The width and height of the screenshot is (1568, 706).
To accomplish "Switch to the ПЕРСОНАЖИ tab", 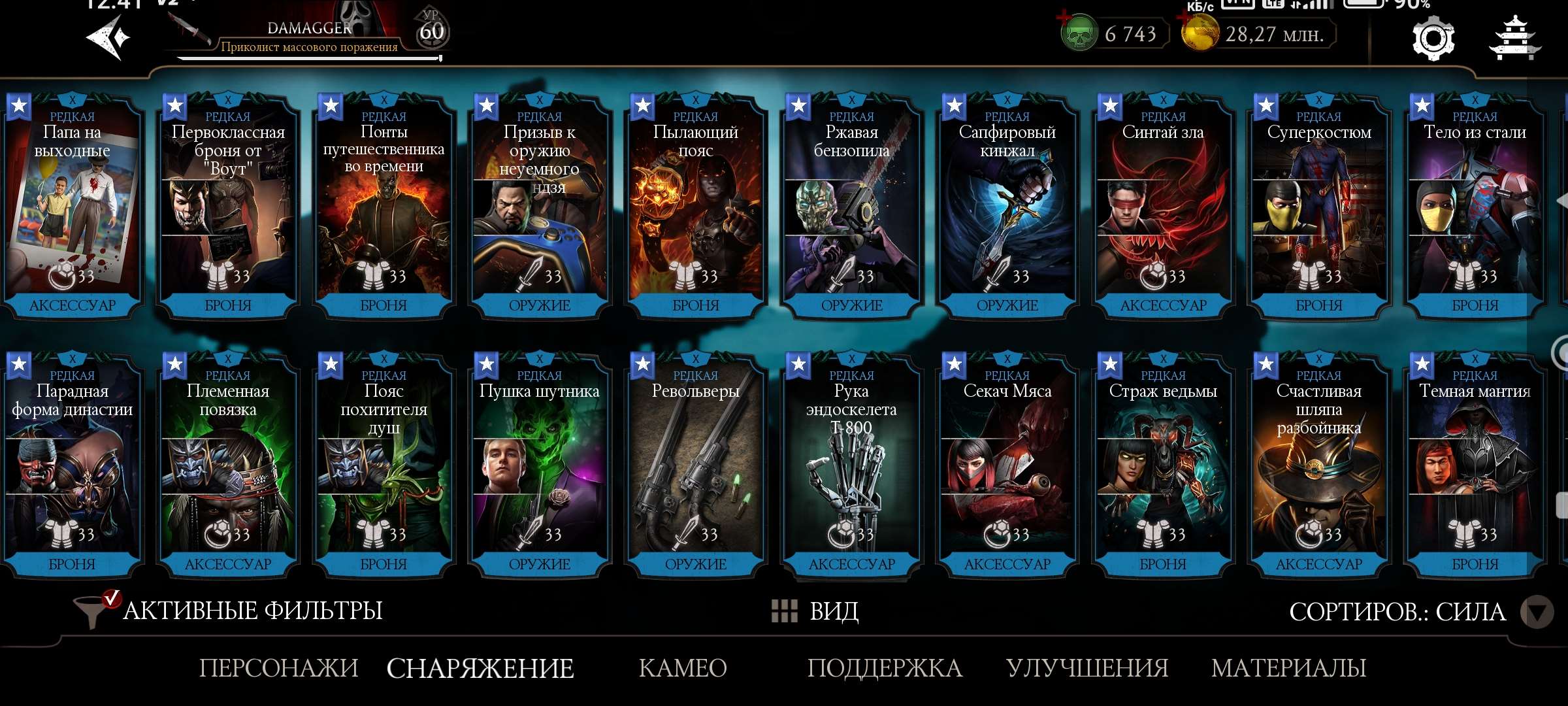I will pyautogui.click(x=280, y=668).
